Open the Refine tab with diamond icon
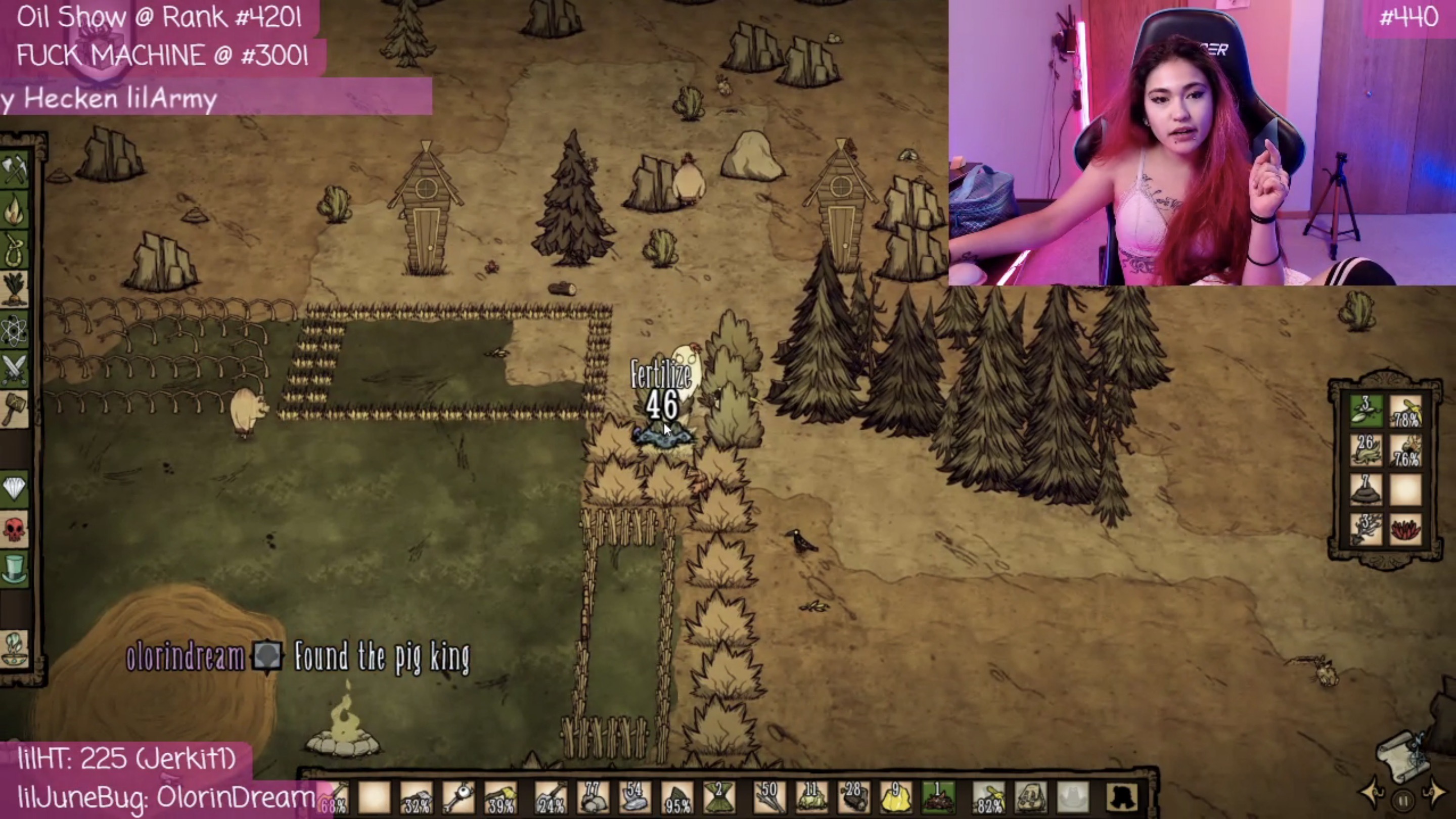This screenshot has width=1456, height=819. [15, 487]
